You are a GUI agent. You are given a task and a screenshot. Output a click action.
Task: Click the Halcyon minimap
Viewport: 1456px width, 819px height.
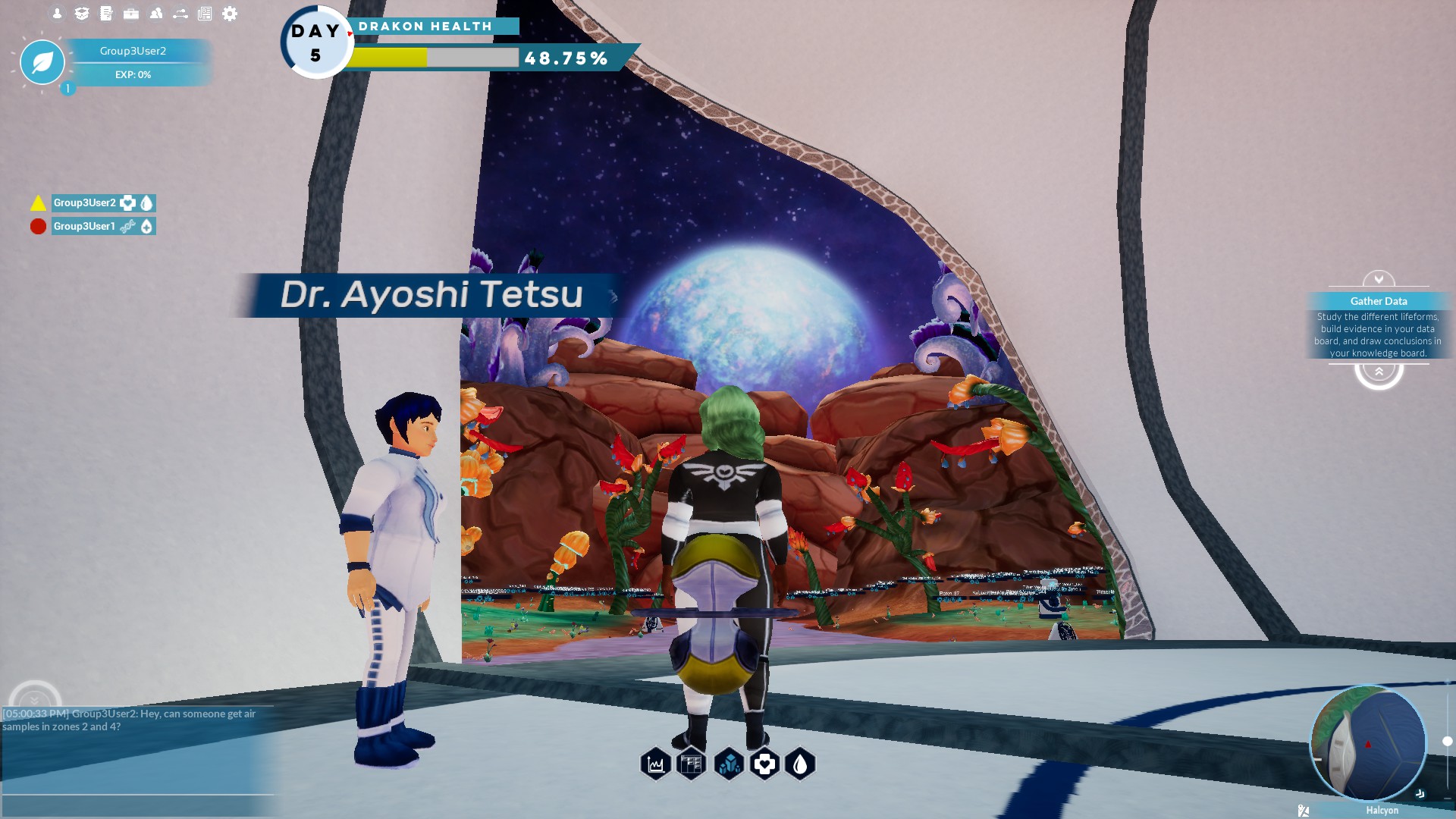pyautogui.click(x=1368, y=743)
